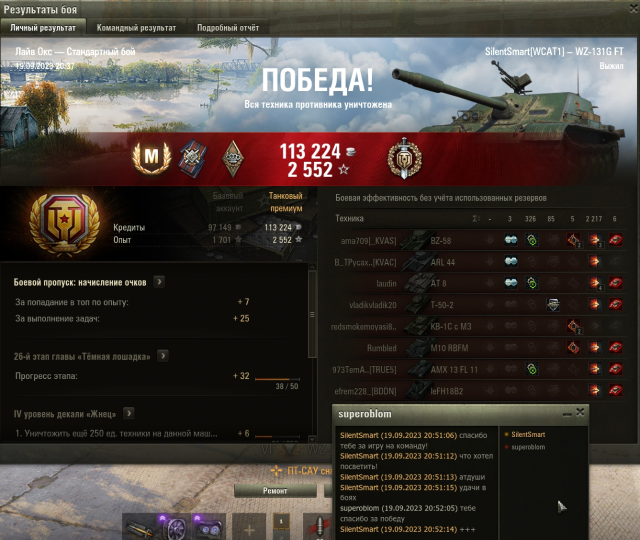This screenshot has height=540, width=640.
Task: Close the superoblom chat window
Action: click(x=580, y=412)
